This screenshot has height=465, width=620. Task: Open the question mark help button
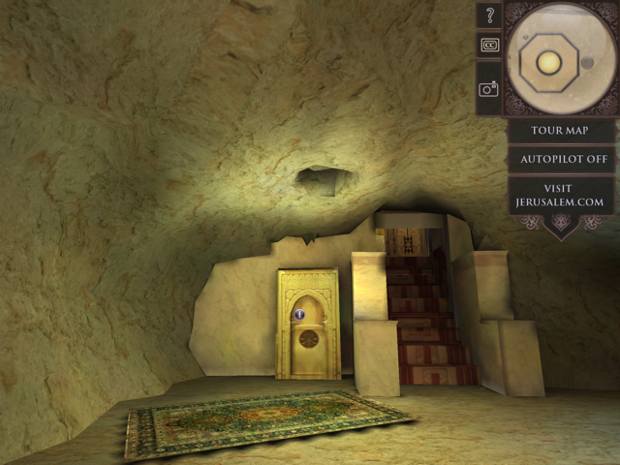[489, 15]
